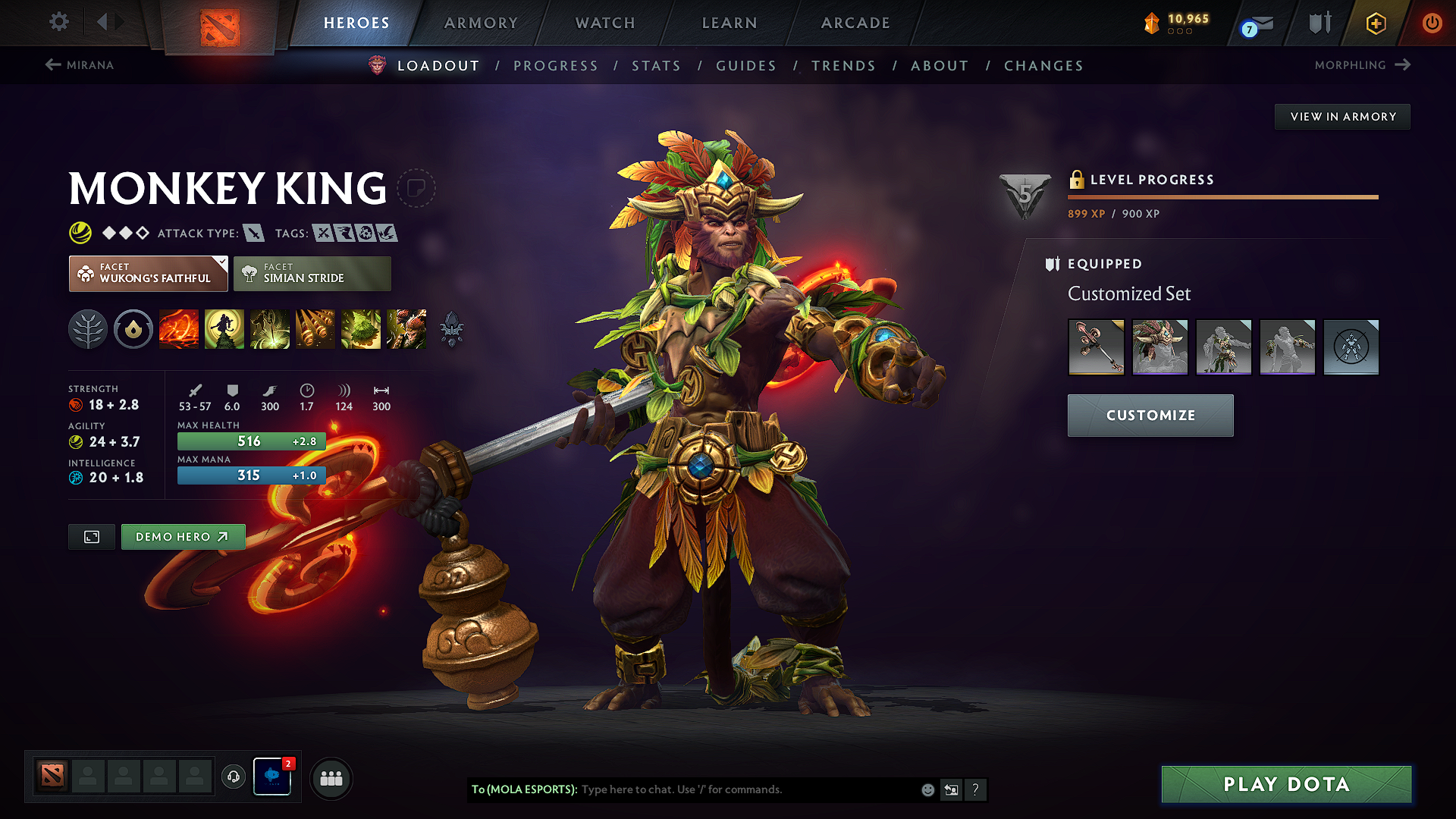Open the mail inbox with 7 notifications
This screenshot has height=819, width=1456.
[x=1255, y=23]
